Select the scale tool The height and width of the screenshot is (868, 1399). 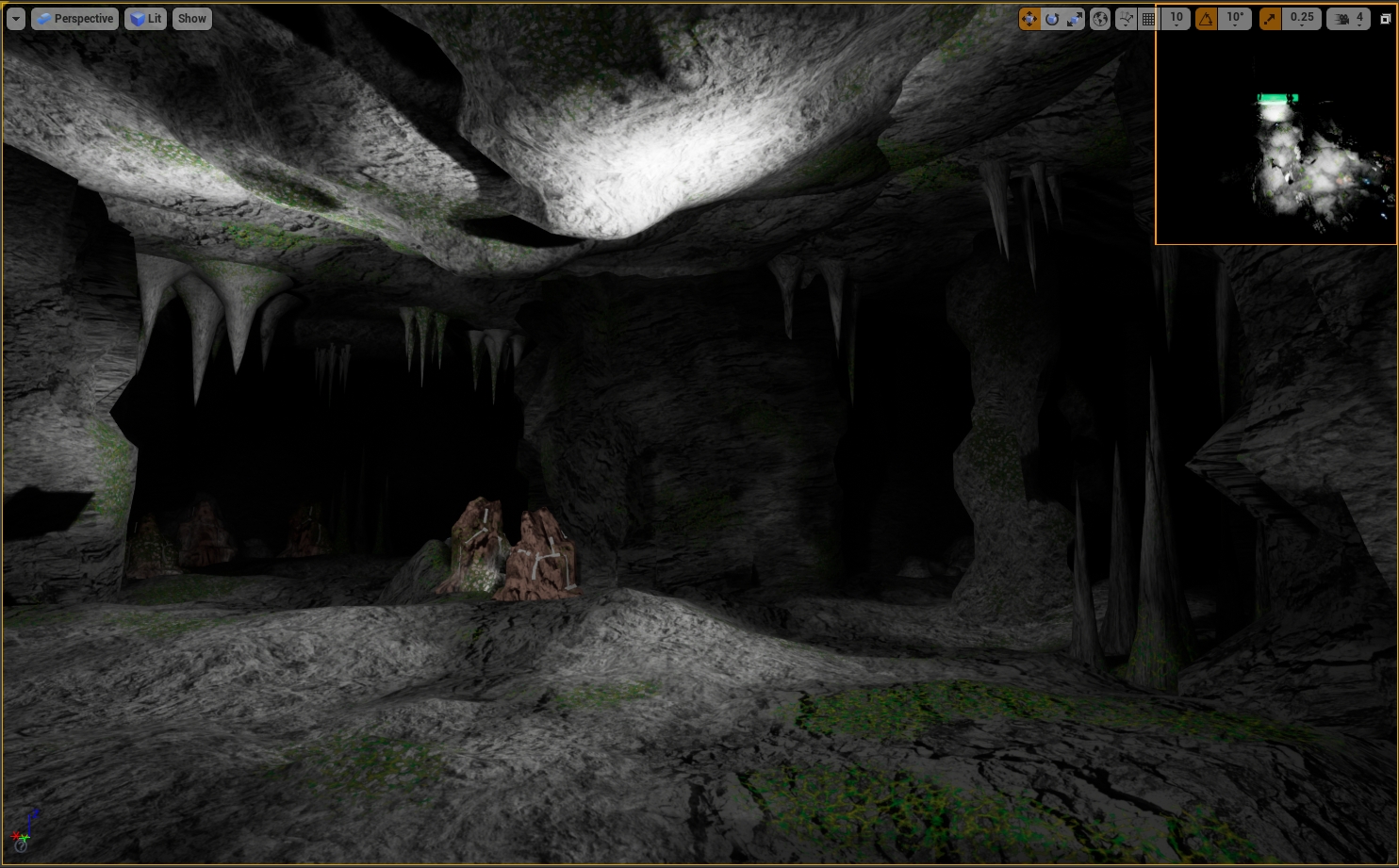point(1075,19)
